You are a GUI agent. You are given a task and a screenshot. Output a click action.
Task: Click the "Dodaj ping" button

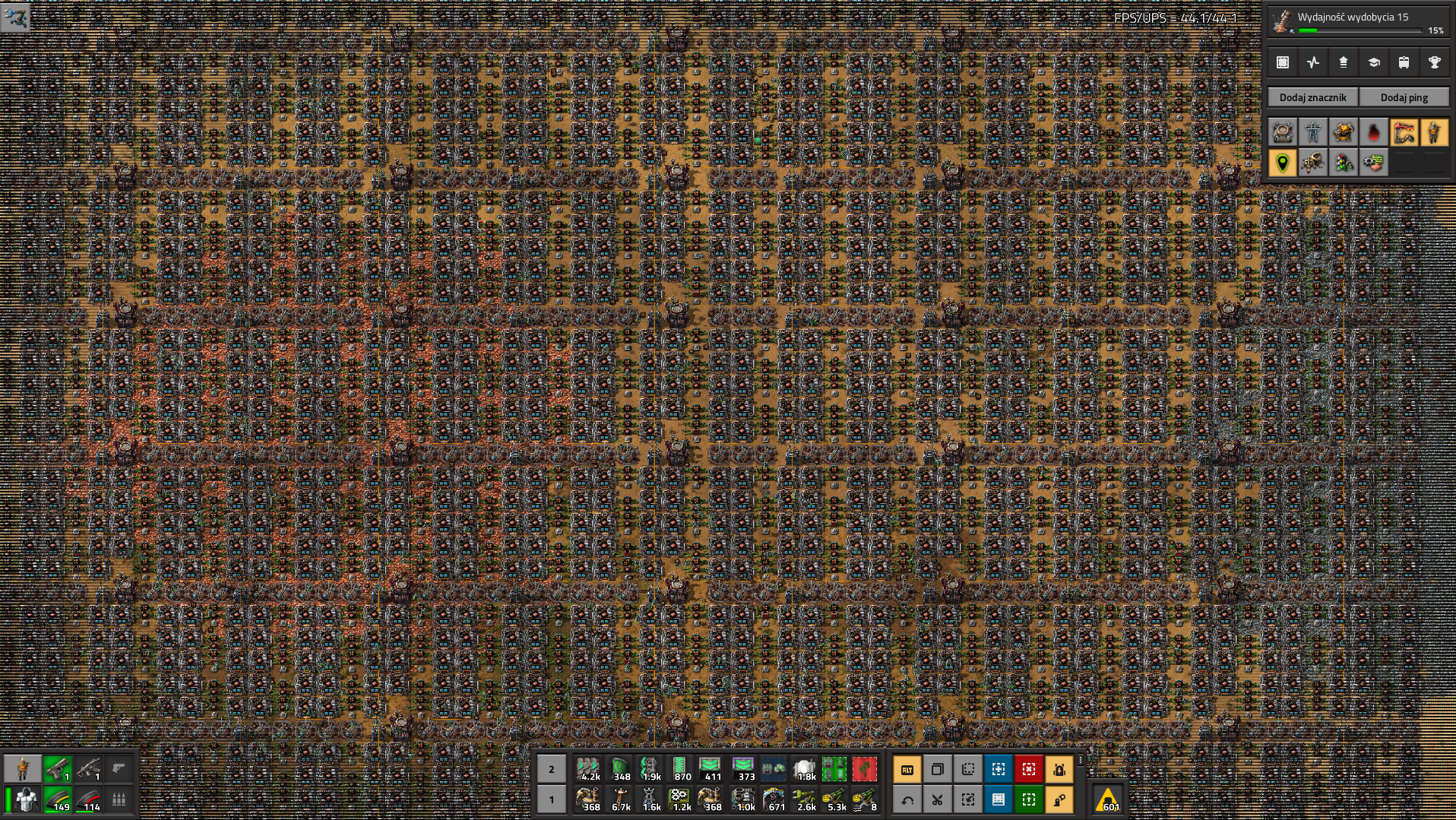(x=1404, y=97)
